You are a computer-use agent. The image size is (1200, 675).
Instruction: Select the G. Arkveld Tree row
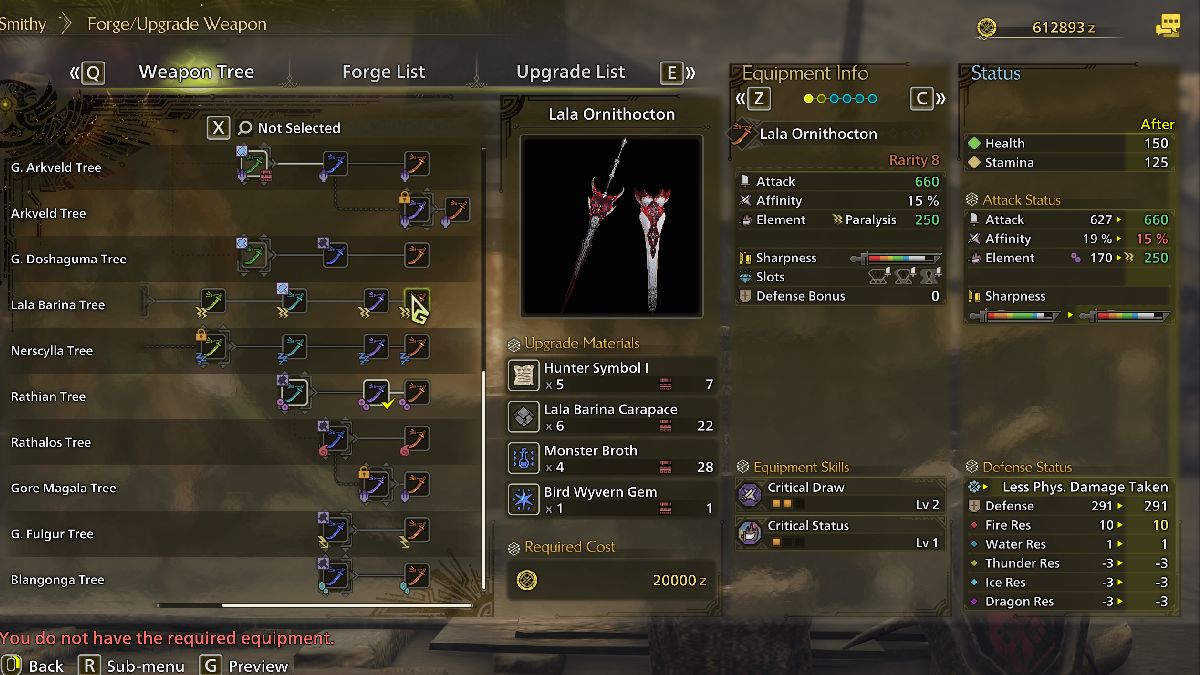tap(56, 167)
